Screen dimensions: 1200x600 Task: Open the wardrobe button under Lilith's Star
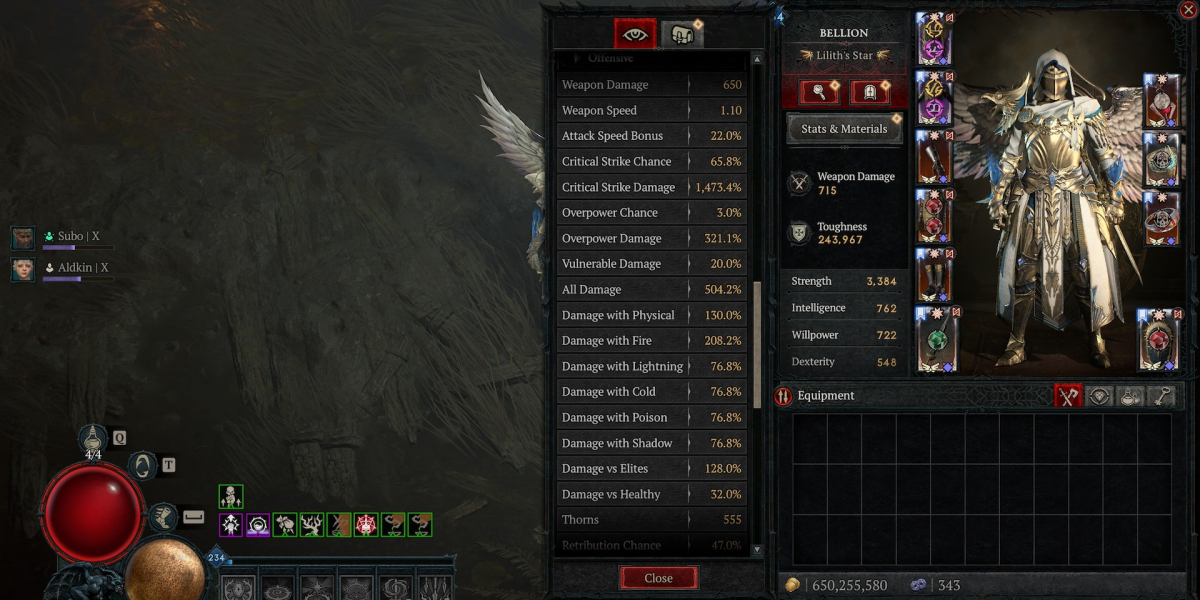(x=869, y=93)
